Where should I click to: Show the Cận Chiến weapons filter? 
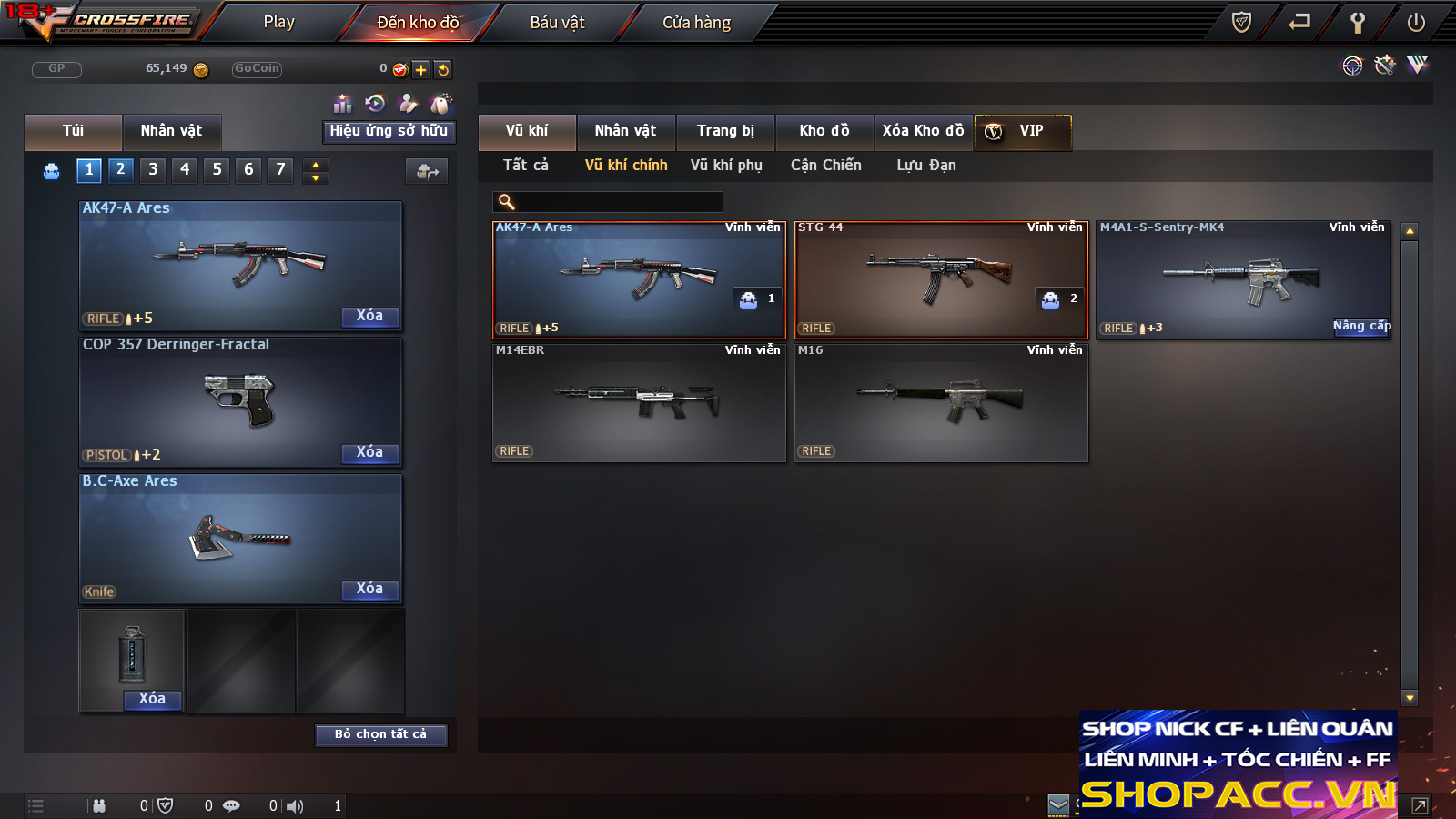825,166
